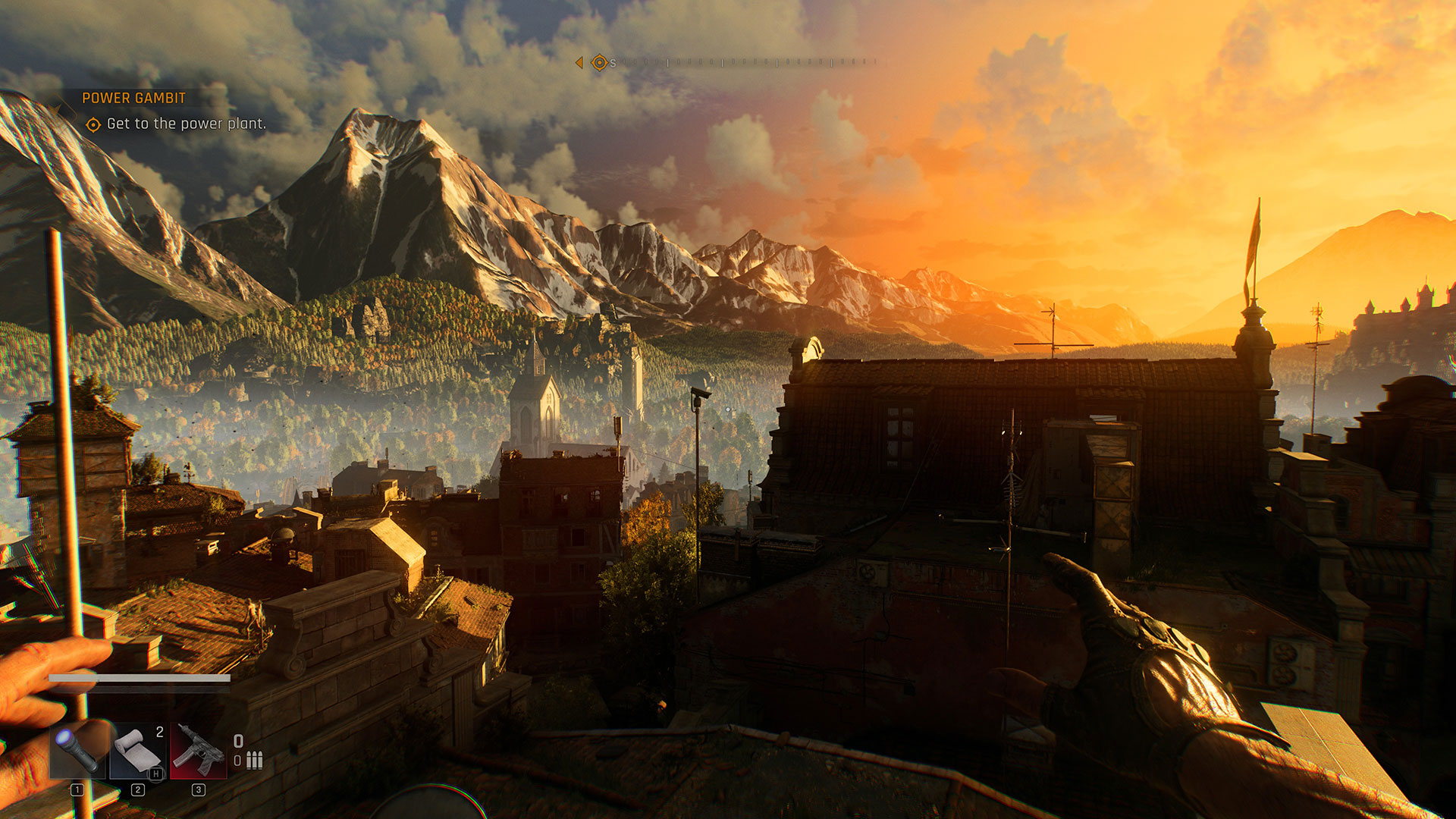This screenshot has height=819, width=1456.
Task: Equip the submachine gun slot
Action: coord(198,751)
